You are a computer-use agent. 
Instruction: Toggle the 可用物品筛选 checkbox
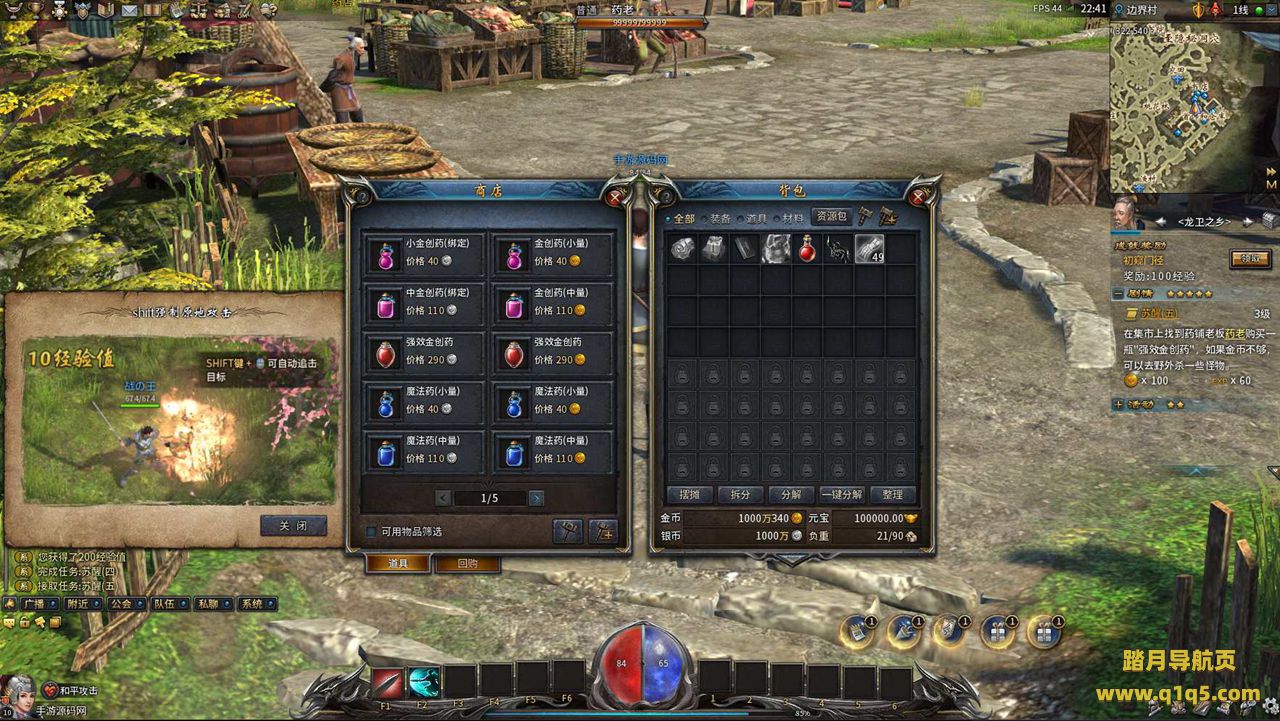click(x=371, y=532)
